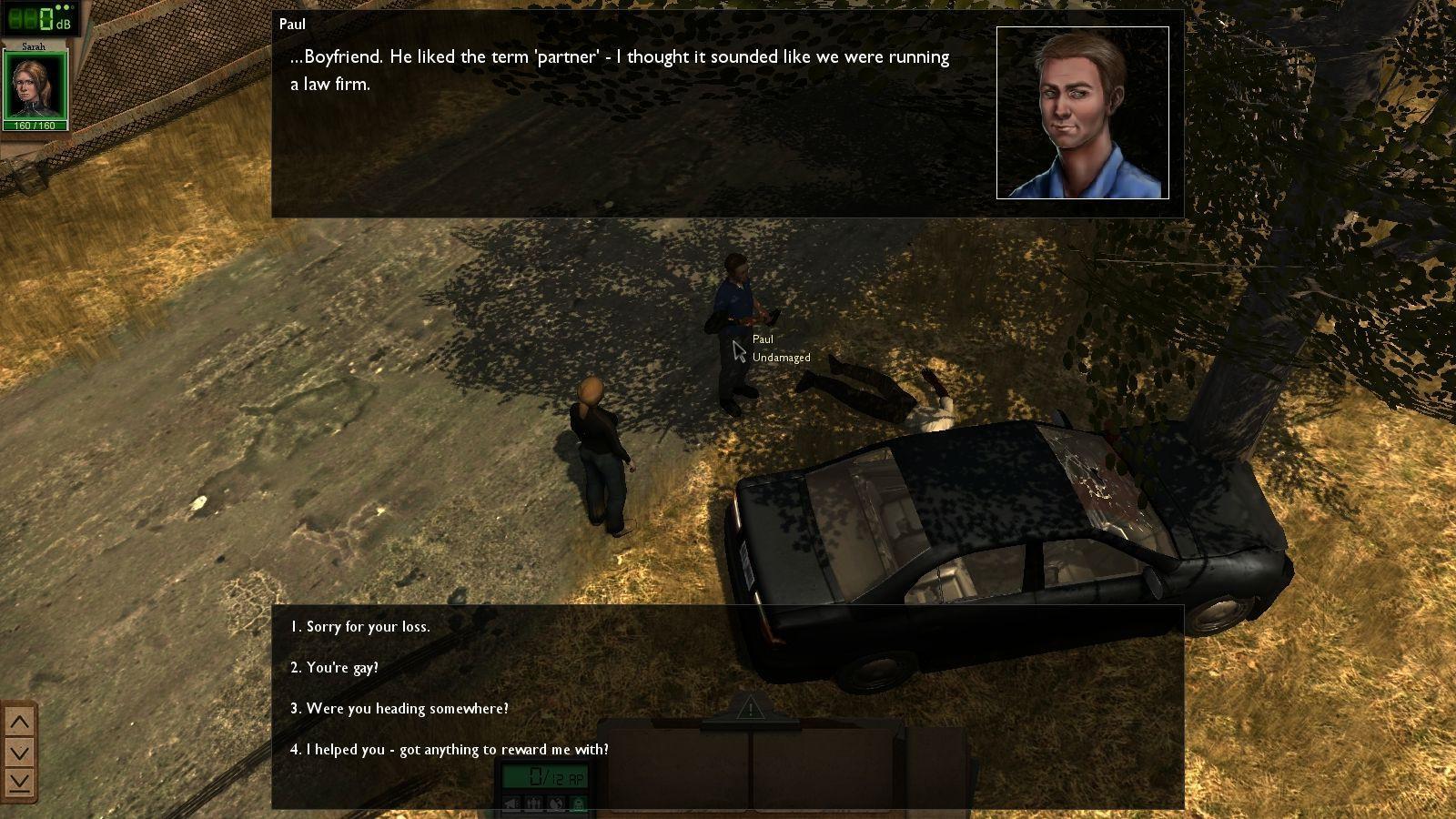Click the 0/12 AP readout
This screenshot has height=819, width=1456.
[x=549, y=775]
